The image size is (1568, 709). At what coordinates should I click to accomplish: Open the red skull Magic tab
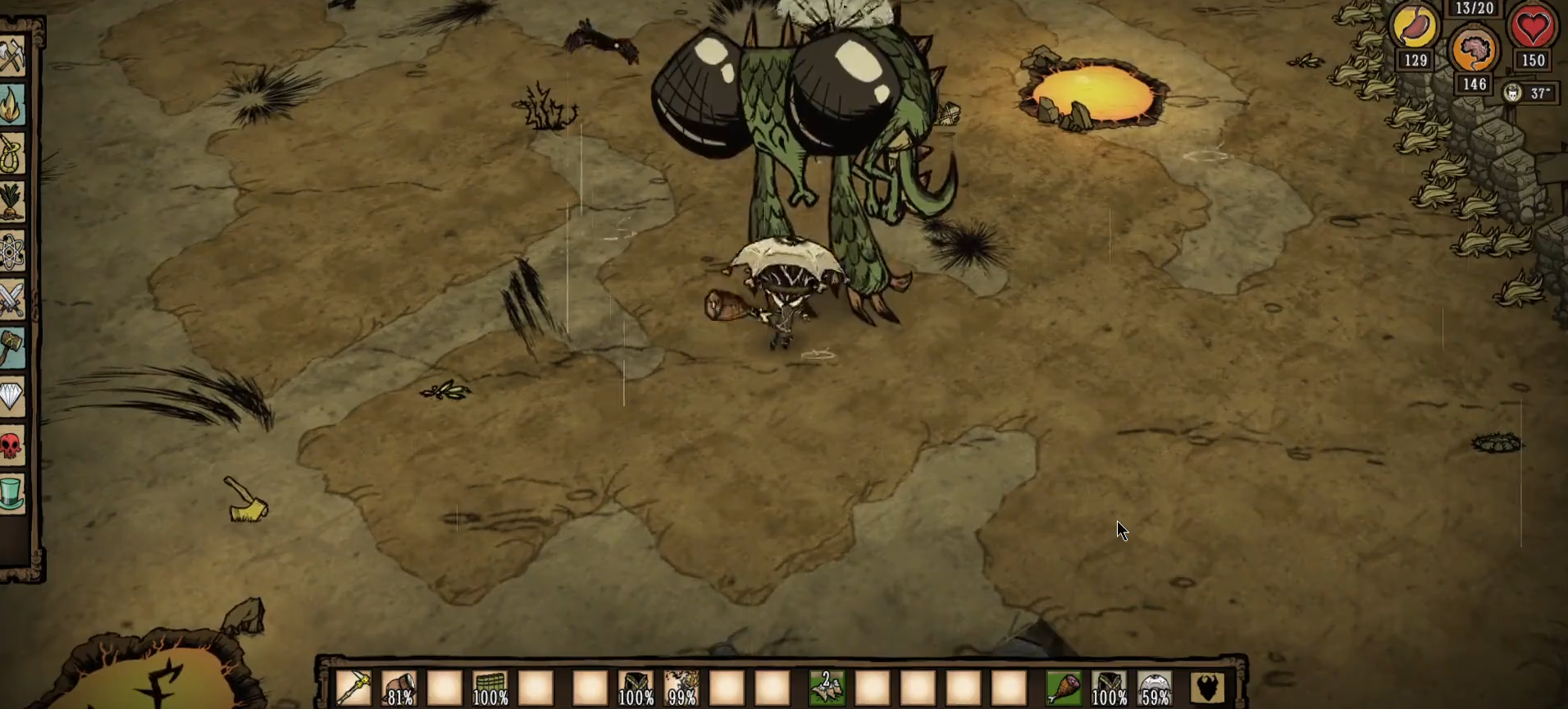13,446
